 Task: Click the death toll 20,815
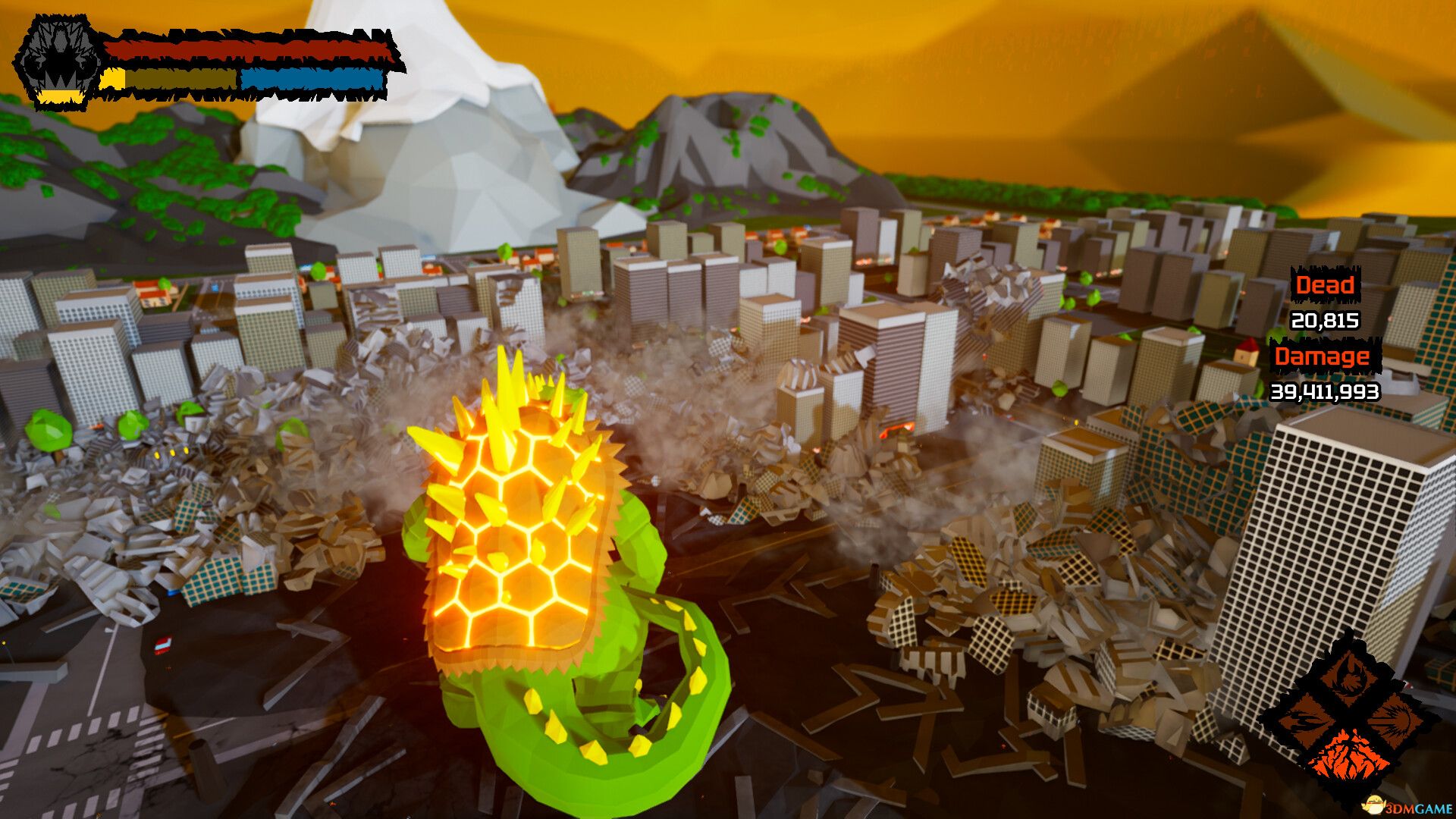tap(1325, 322)
